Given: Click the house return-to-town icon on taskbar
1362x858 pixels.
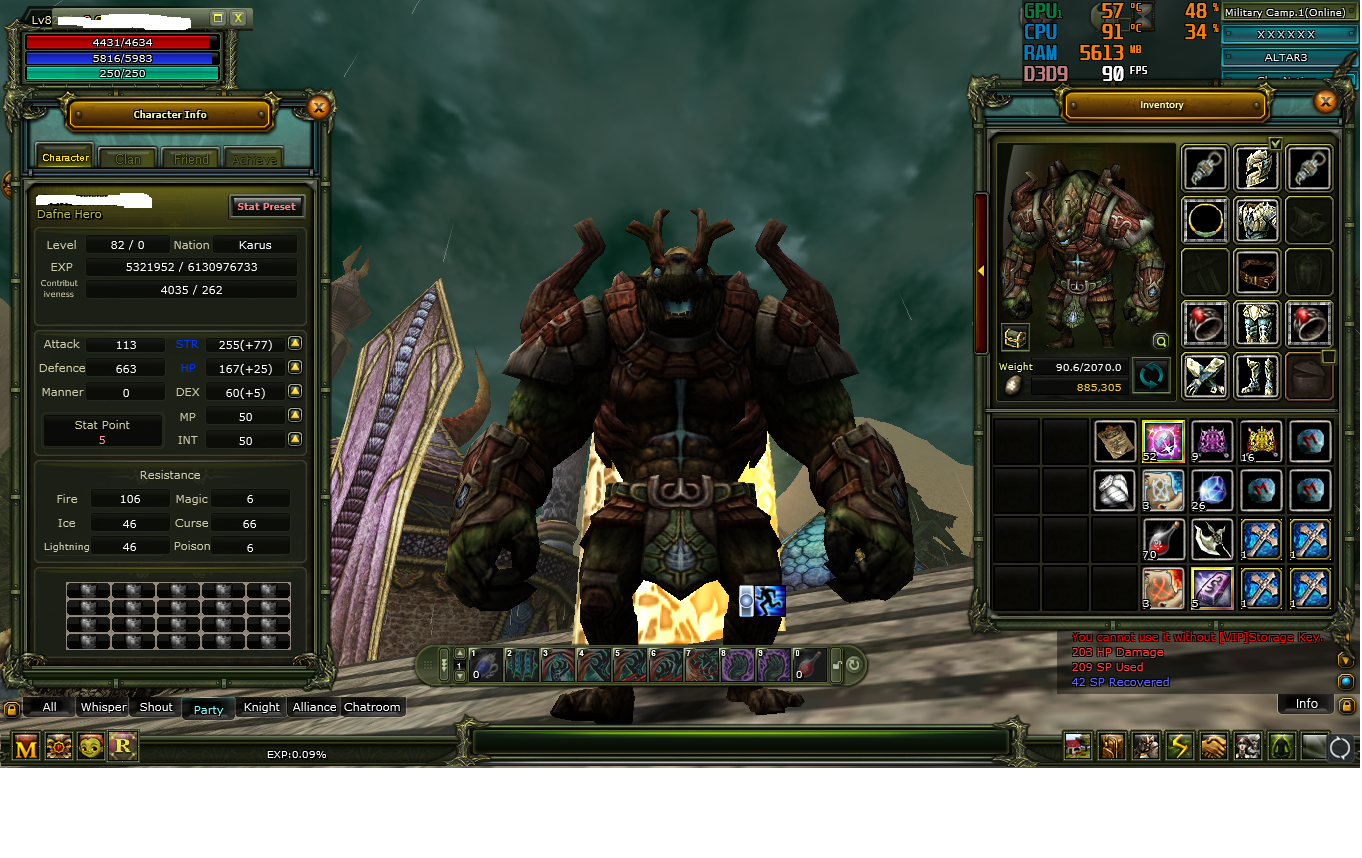Looking at the screenshot, I should [1077, 746].
